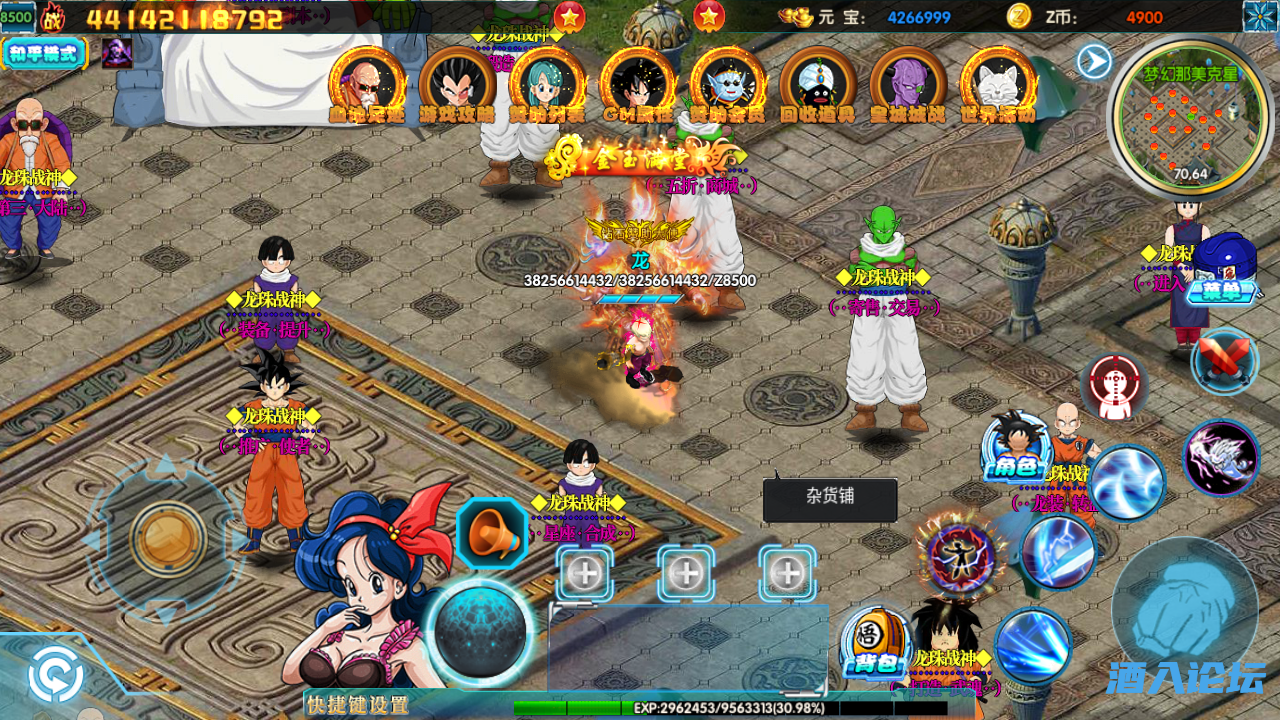
Task: Open the 游戏攻略 game guide icon
Action: [x=457, y=85]
